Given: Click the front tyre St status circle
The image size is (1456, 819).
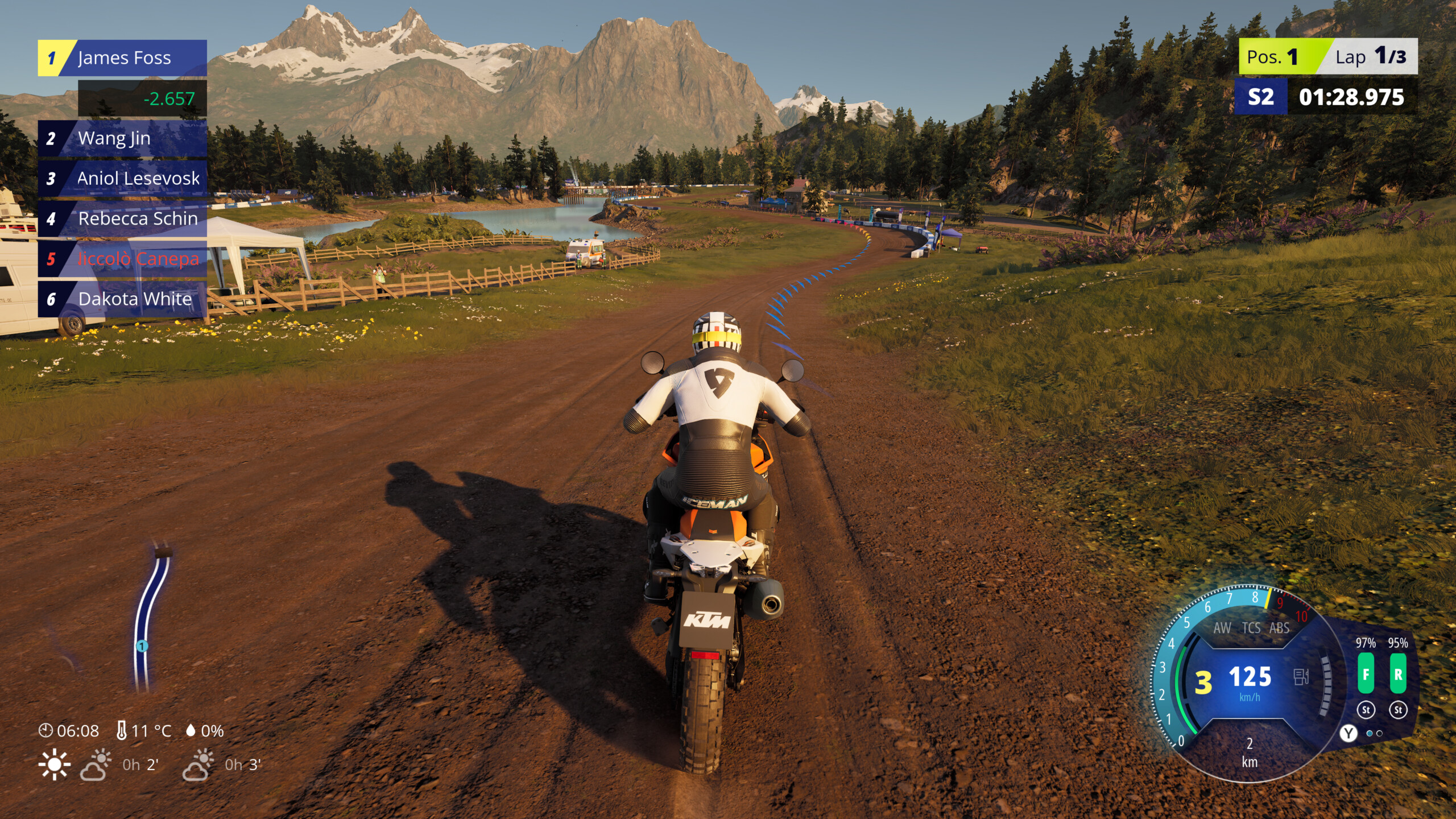Looking at the screenshot, I should click(x=1367, y=711).
